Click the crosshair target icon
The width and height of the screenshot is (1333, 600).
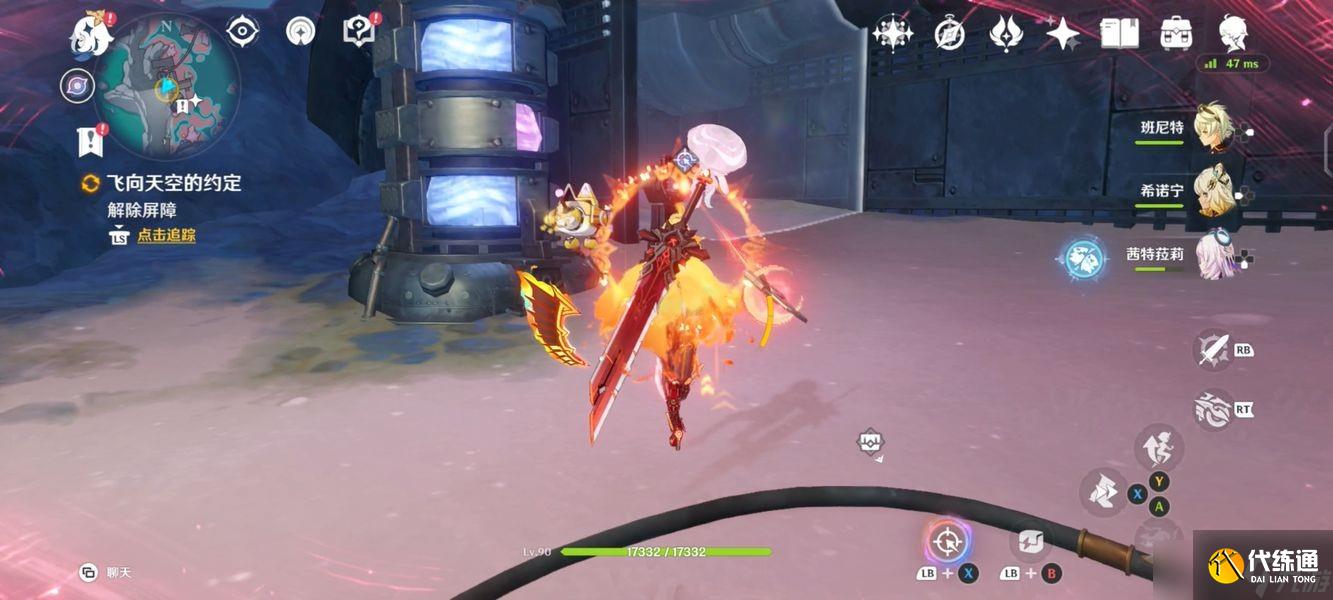946,543
